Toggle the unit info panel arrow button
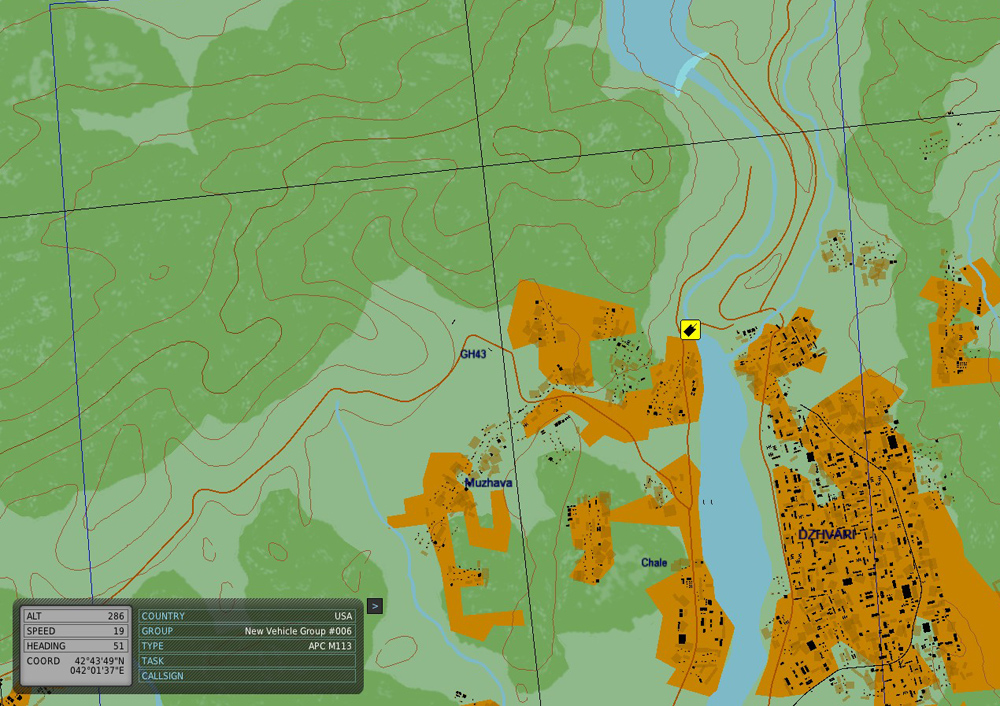1000x706 pixels. (374, 605)
